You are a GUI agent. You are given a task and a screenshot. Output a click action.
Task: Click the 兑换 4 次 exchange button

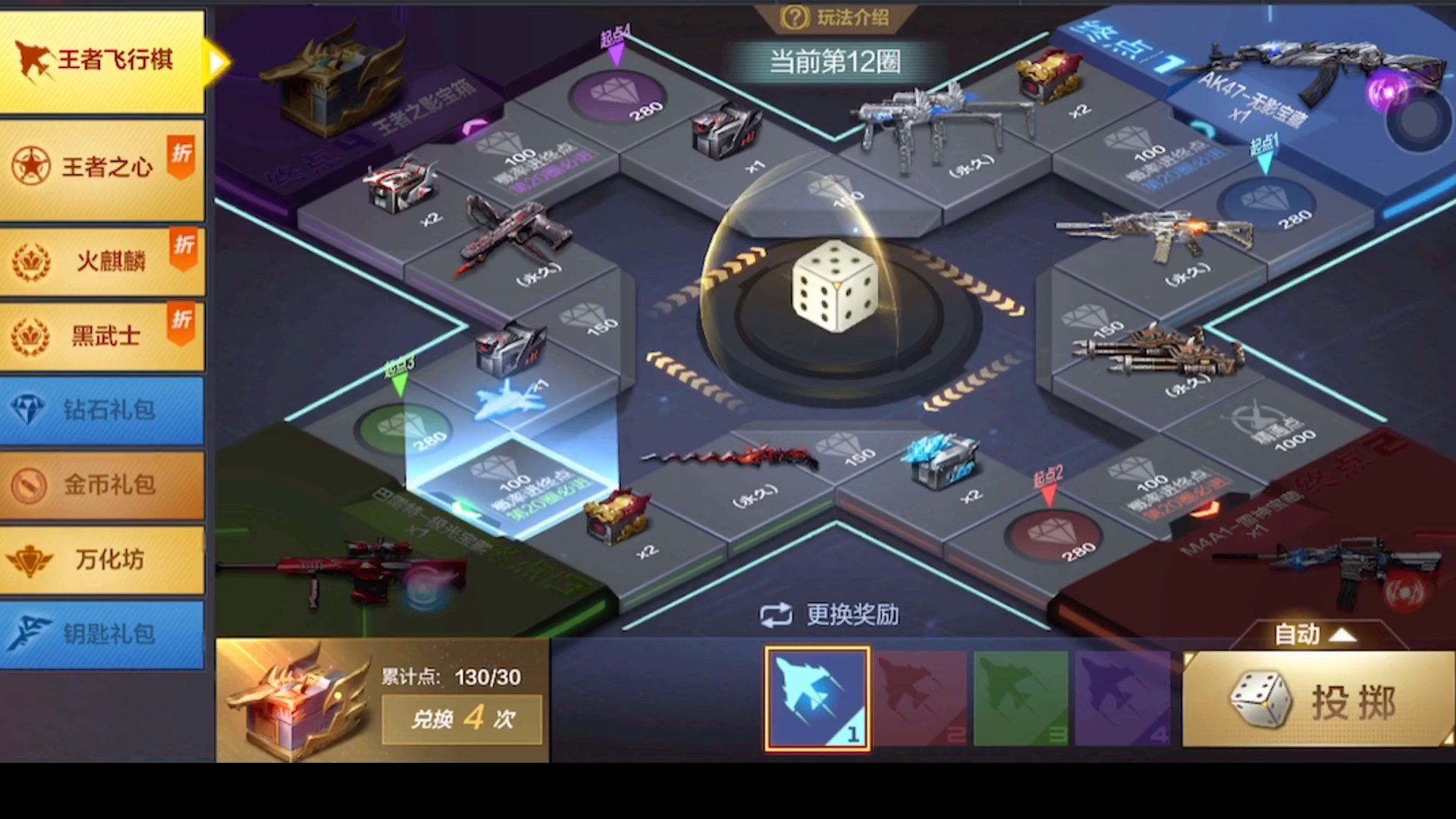tap(461, 719)
